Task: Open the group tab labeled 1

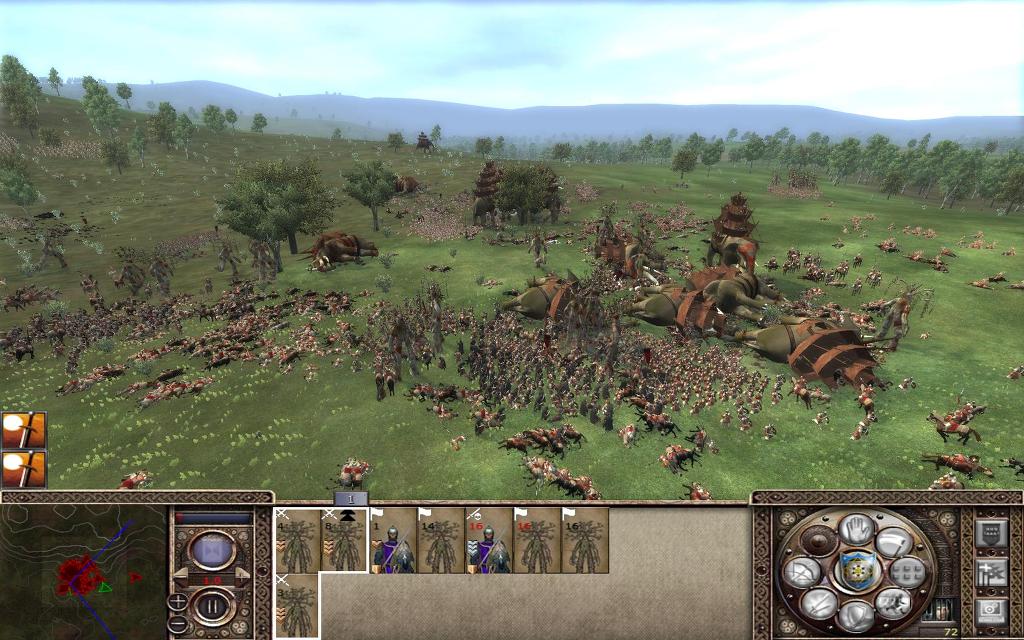Action: 351,498
